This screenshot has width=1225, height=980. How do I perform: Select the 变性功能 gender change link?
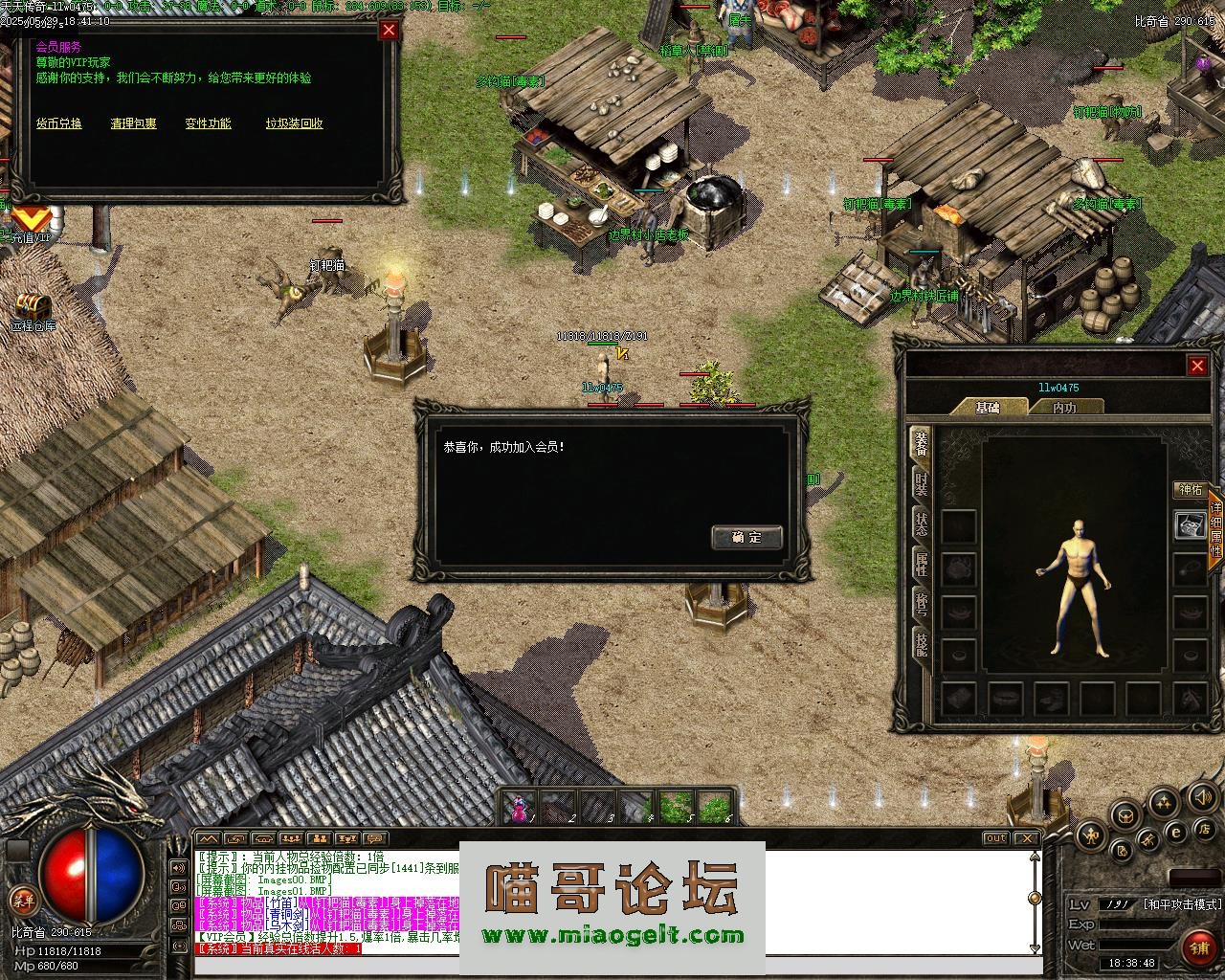point(209,123)
